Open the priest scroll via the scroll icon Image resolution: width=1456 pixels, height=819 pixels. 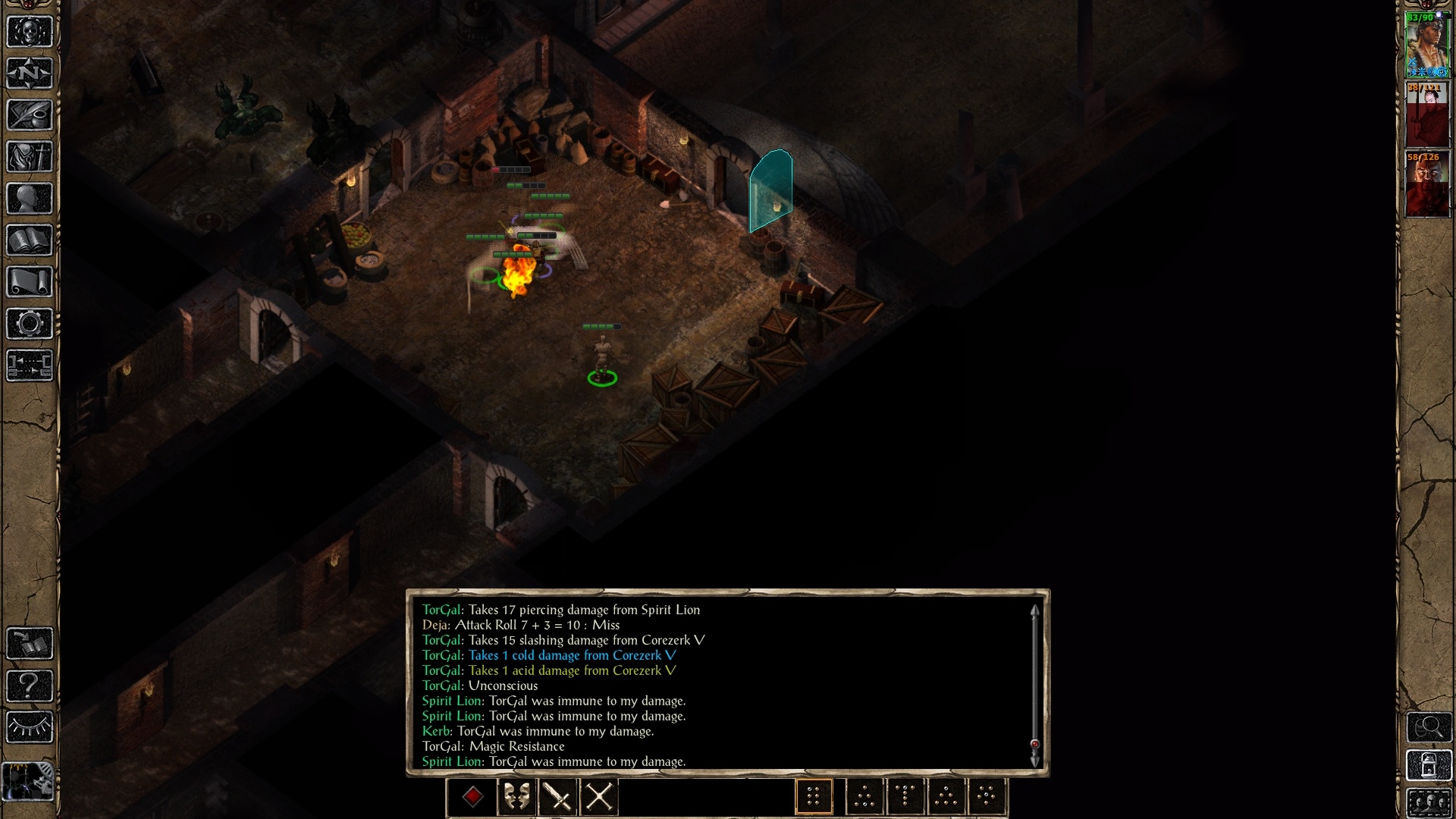(x=30, y=282)
